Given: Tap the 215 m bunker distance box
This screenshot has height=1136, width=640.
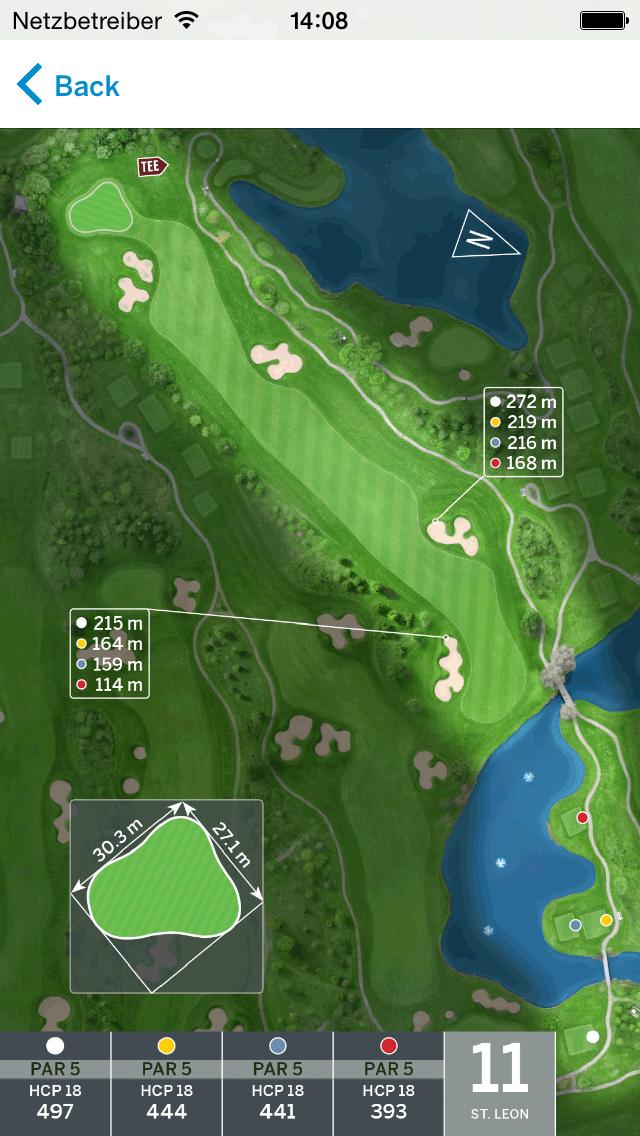Looking at the screenshot, I should click(x=110, y=654).
